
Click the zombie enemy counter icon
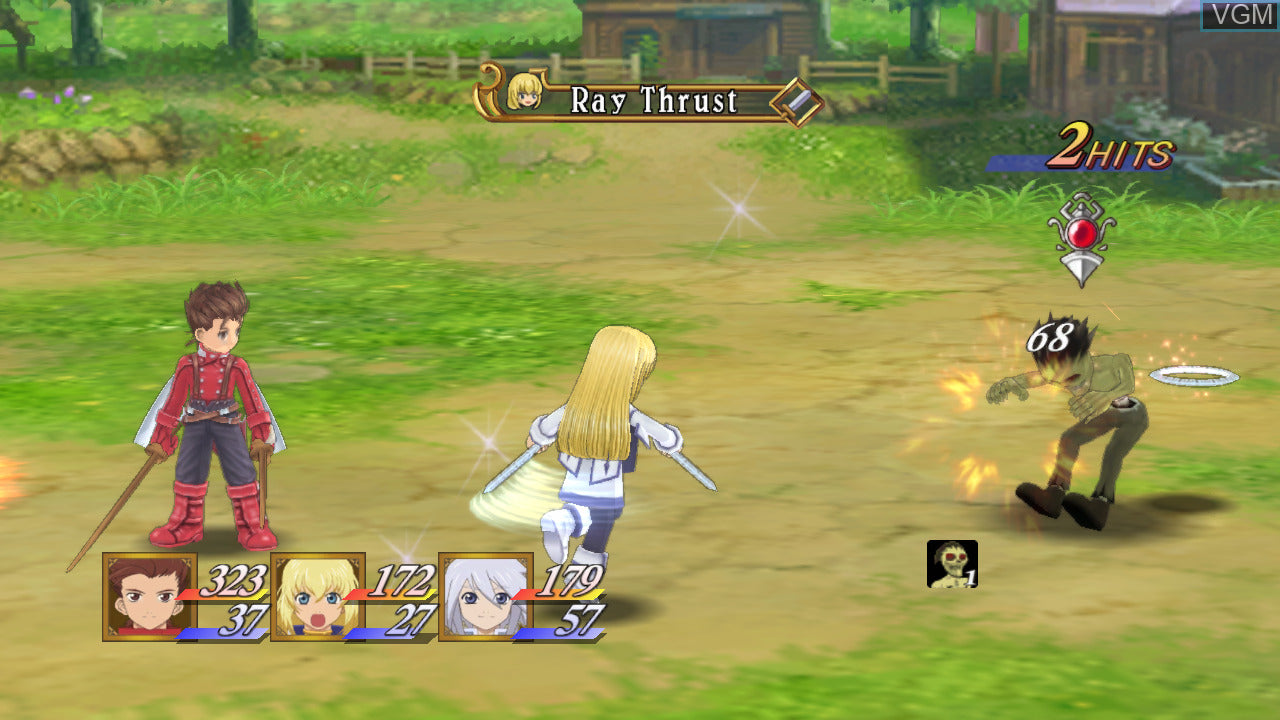952,564
